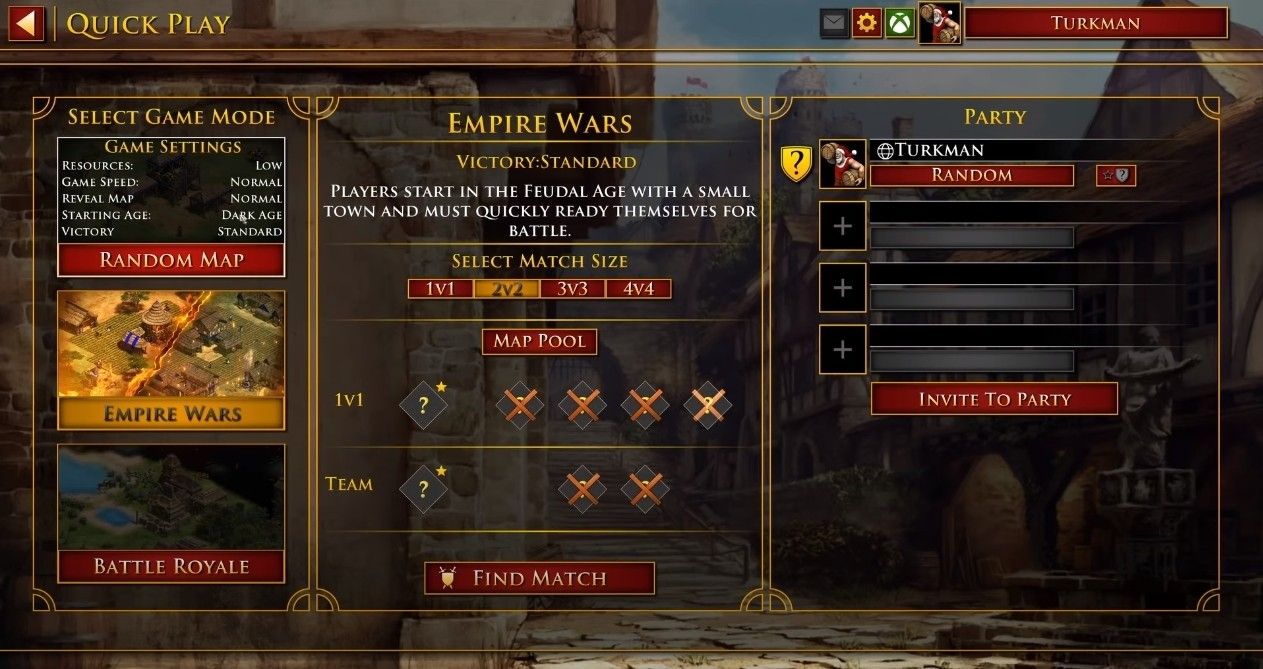Set match size to 4v4
The image size is (1263, 669).
tap(638, 289)
